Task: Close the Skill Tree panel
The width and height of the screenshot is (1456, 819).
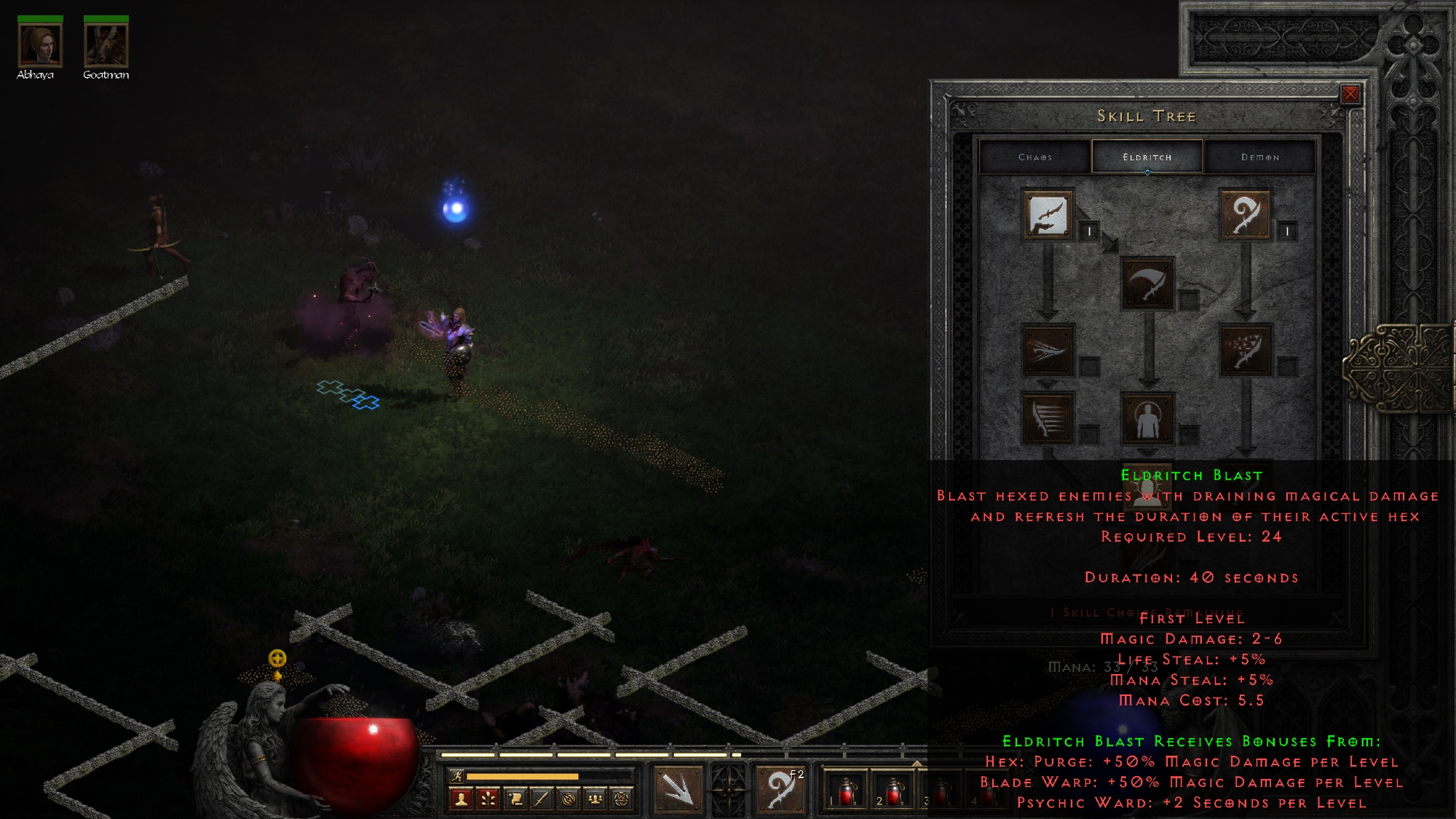Action: tap(1350, 94)
